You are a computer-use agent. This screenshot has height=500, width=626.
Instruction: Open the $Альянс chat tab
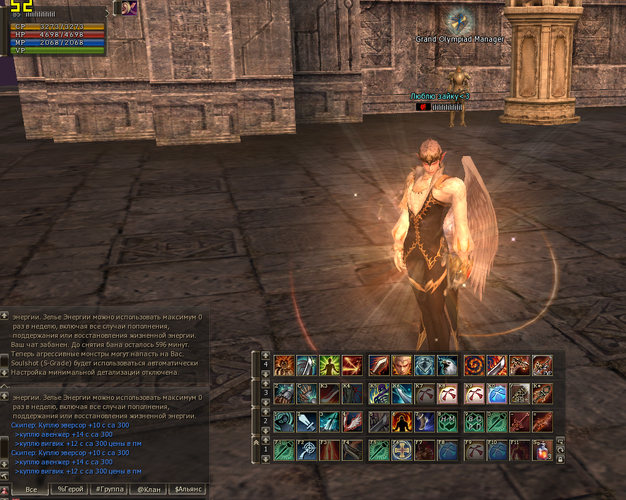187,490
